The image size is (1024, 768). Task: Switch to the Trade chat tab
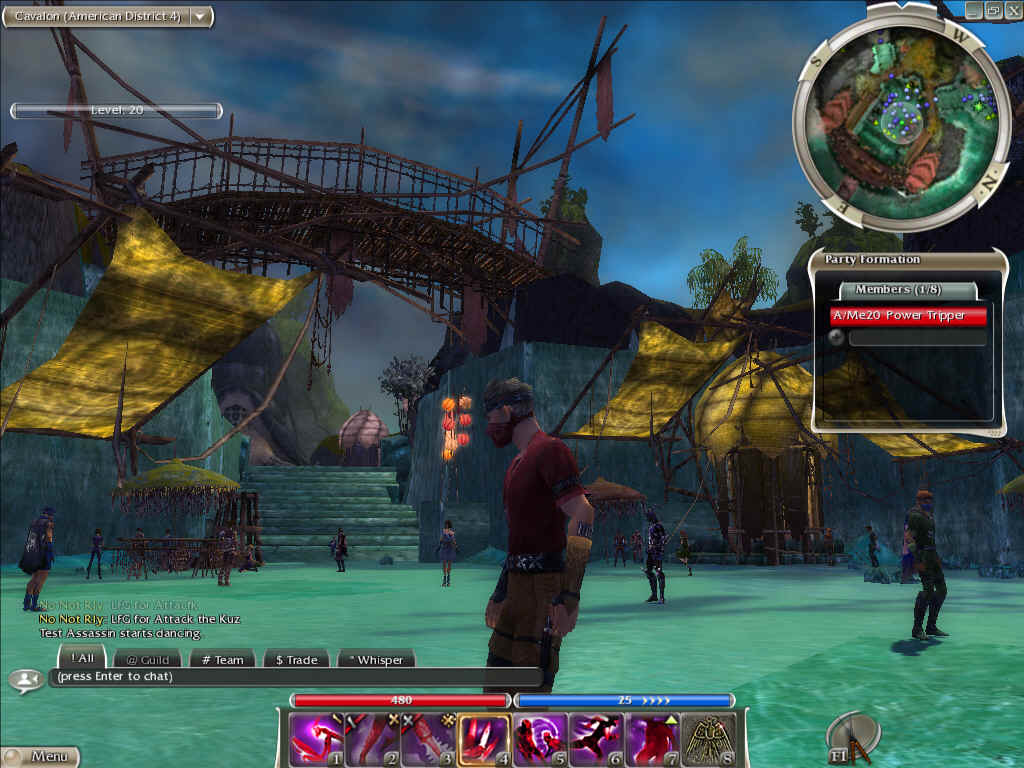point(296,660)
